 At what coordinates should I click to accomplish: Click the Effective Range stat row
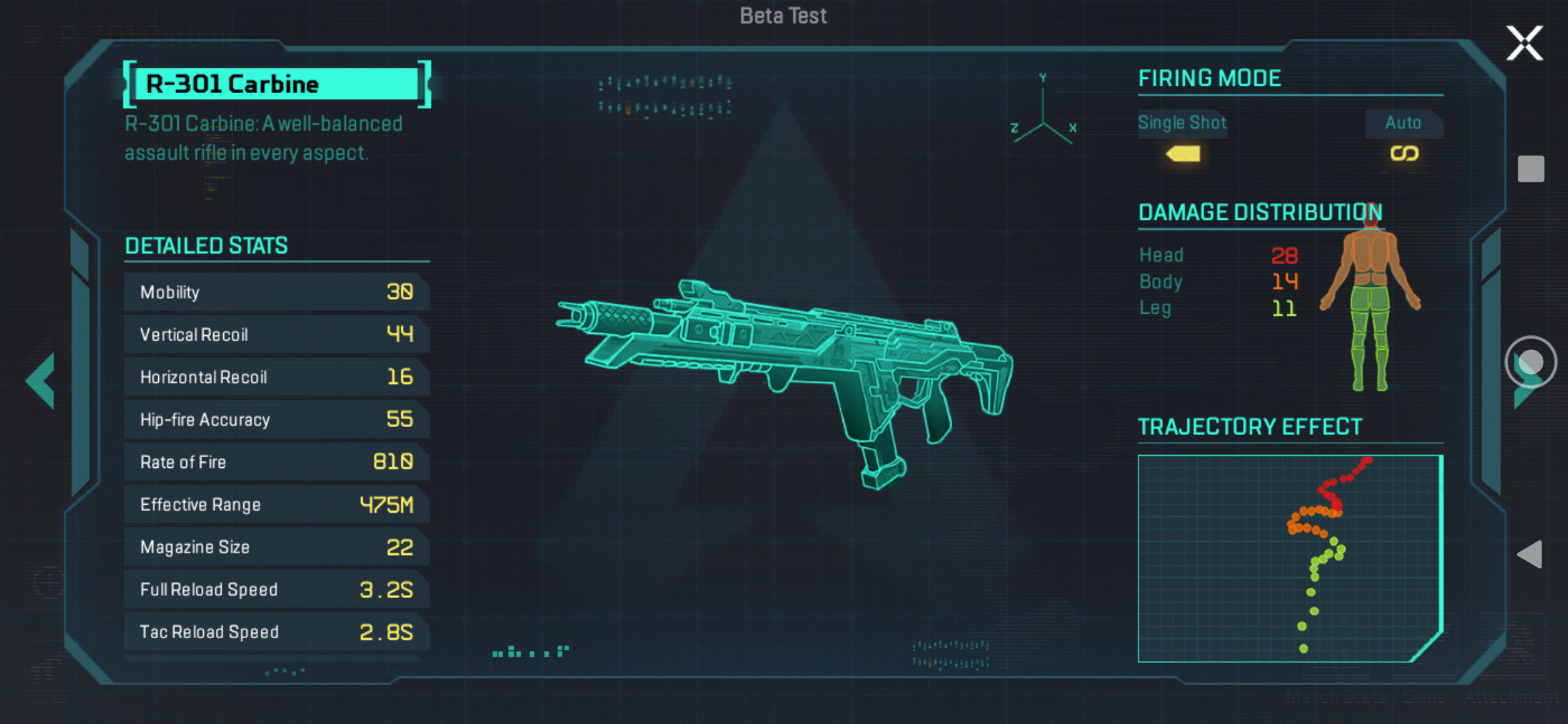276,504
